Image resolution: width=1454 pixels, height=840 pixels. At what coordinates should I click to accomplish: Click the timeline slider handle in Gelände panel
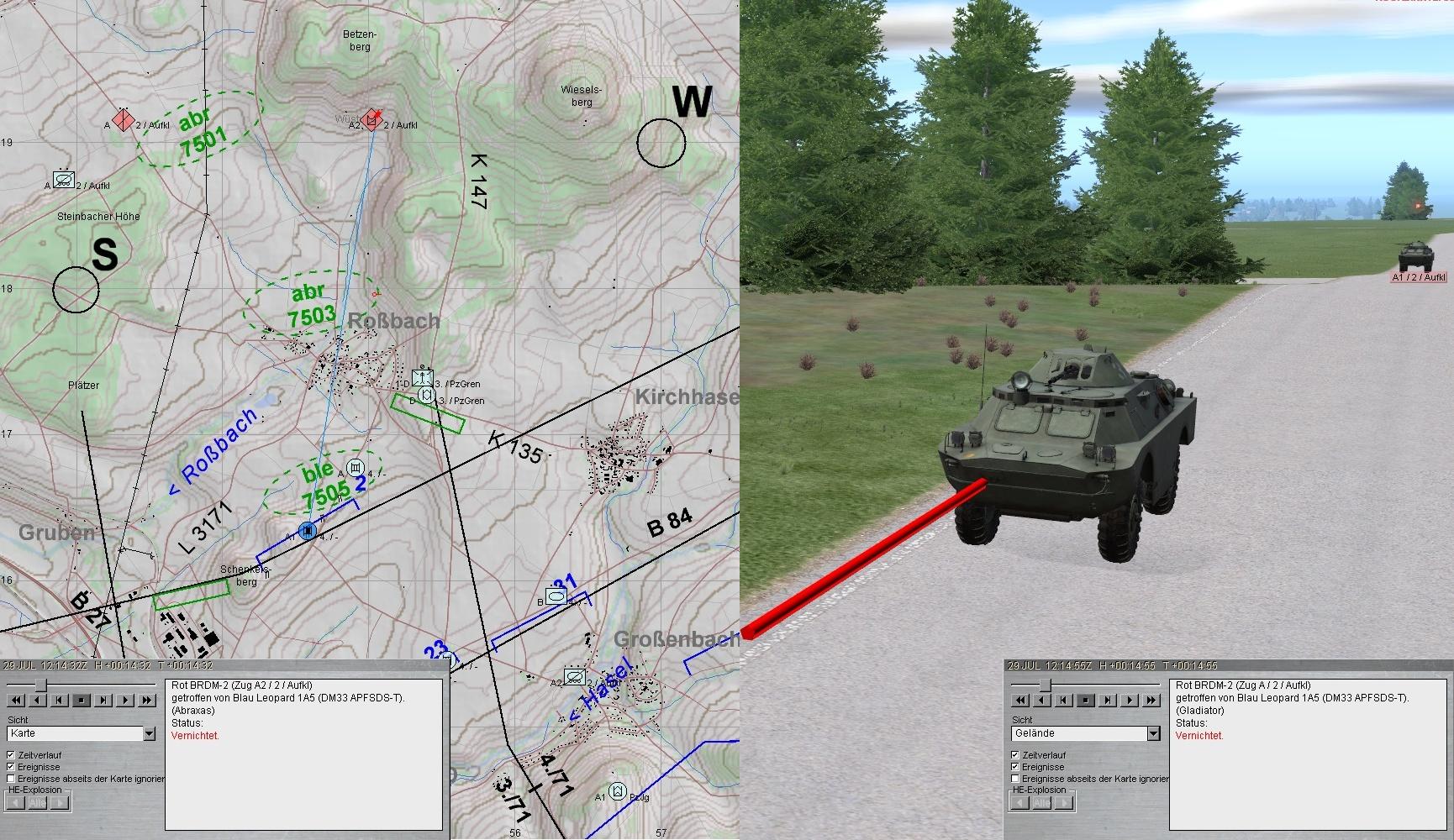click(x=1044, y=685)
